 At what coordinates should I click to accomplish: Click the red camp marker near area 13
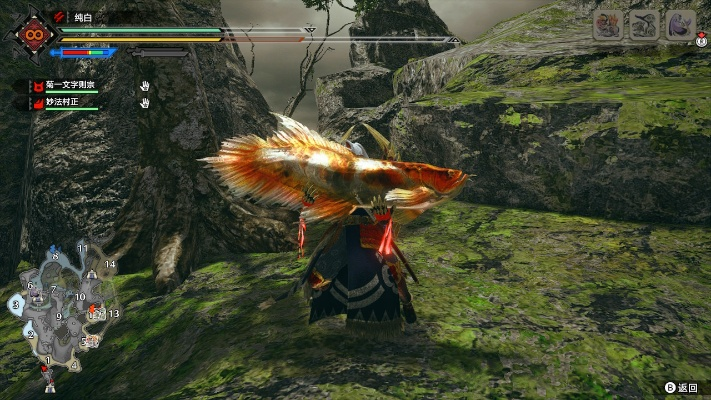[x=95, y=310]
